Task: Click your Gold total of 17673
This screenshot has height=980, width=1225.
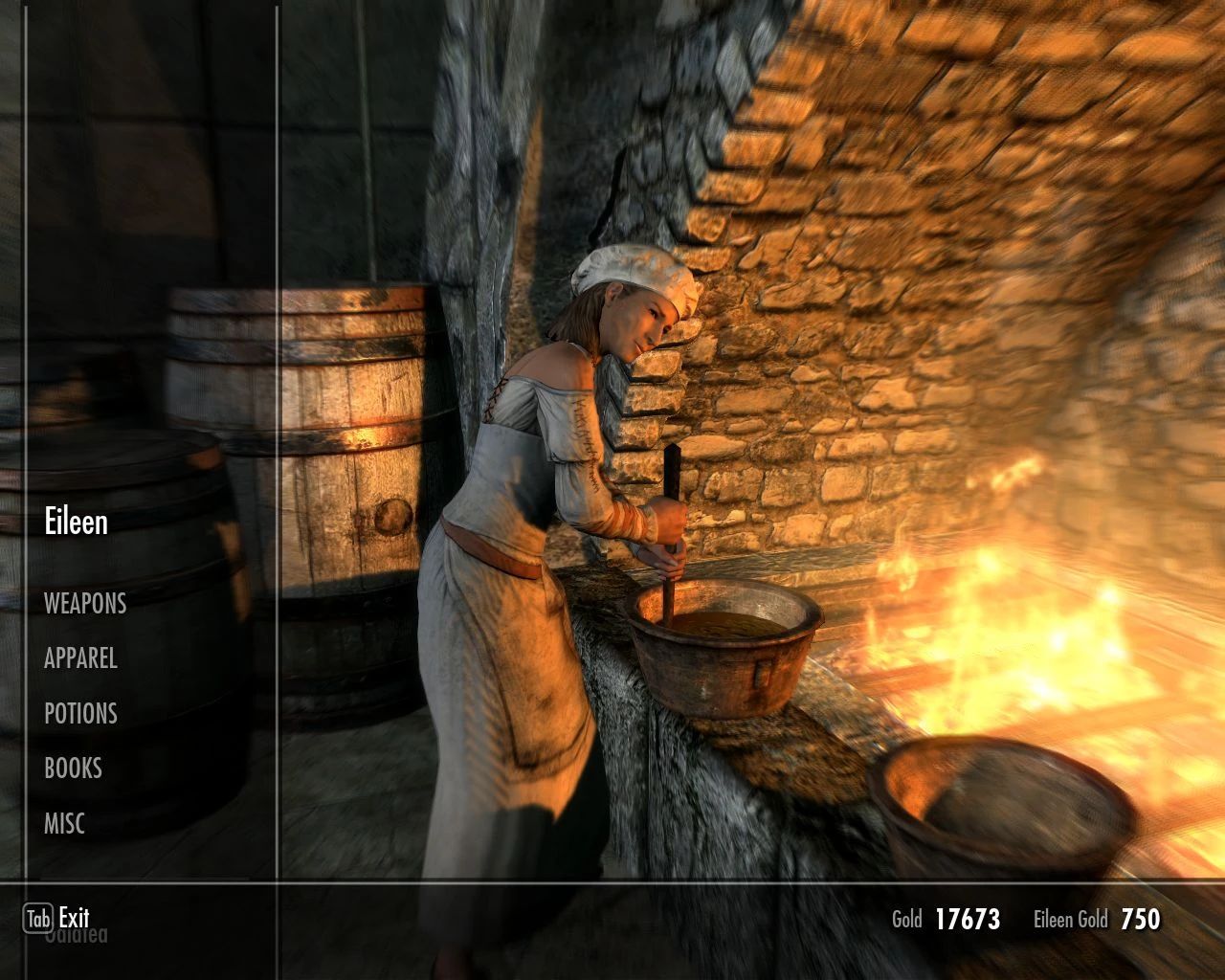Action: pyautogui.click(x=967, y=918)
